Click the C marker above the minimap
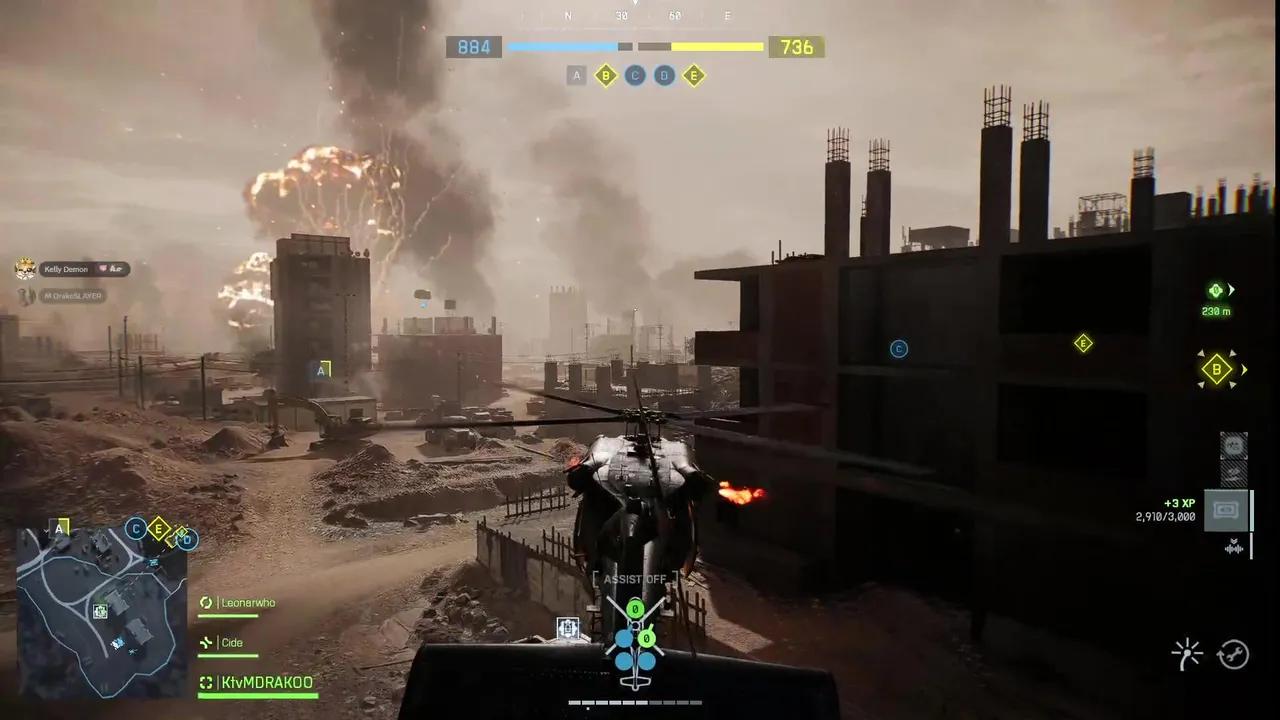This screenshot has height=720, width=1280. tap(135, 529)
